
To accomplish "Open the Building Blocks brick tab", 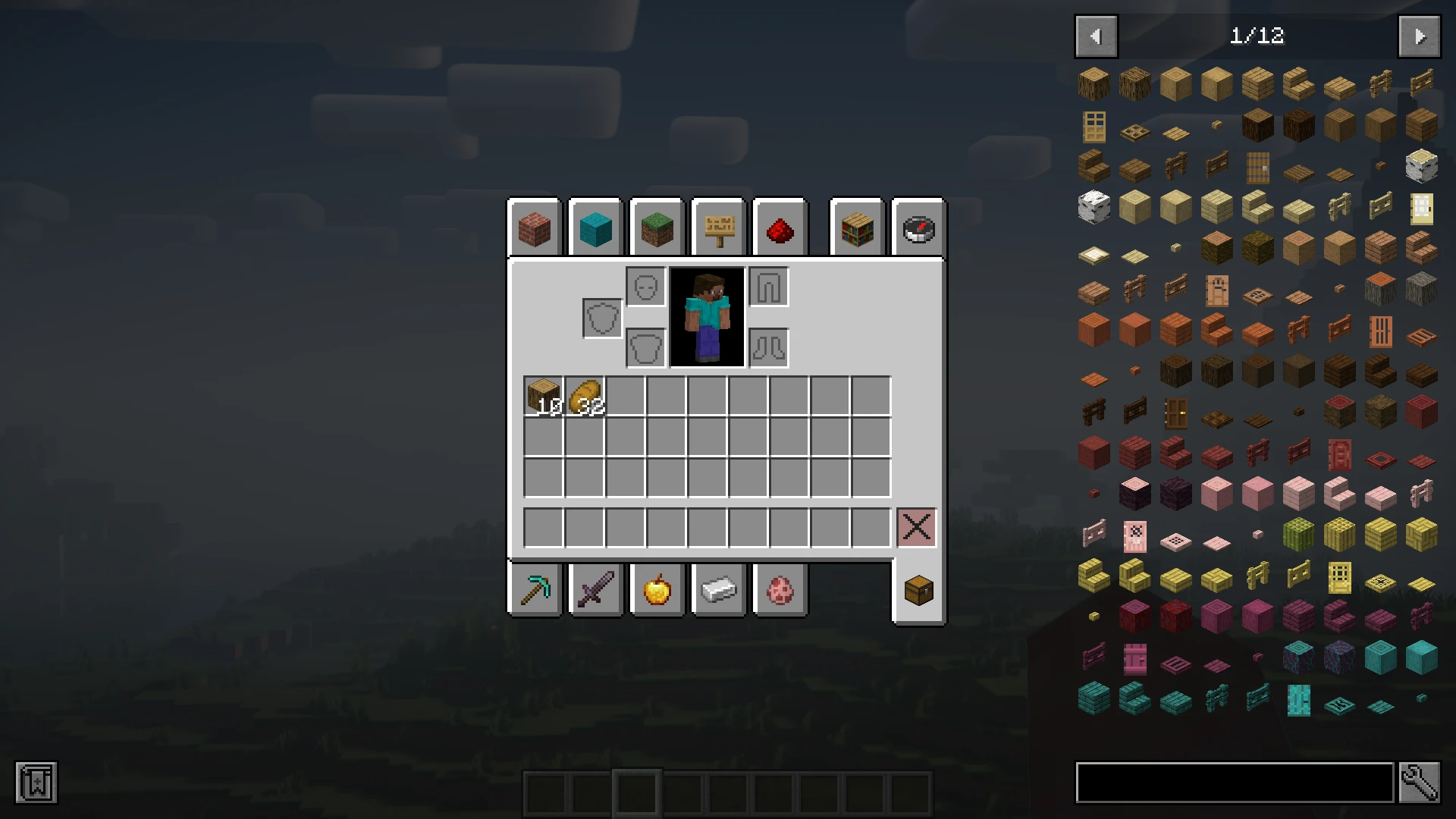I will click(x=535, y=228).
